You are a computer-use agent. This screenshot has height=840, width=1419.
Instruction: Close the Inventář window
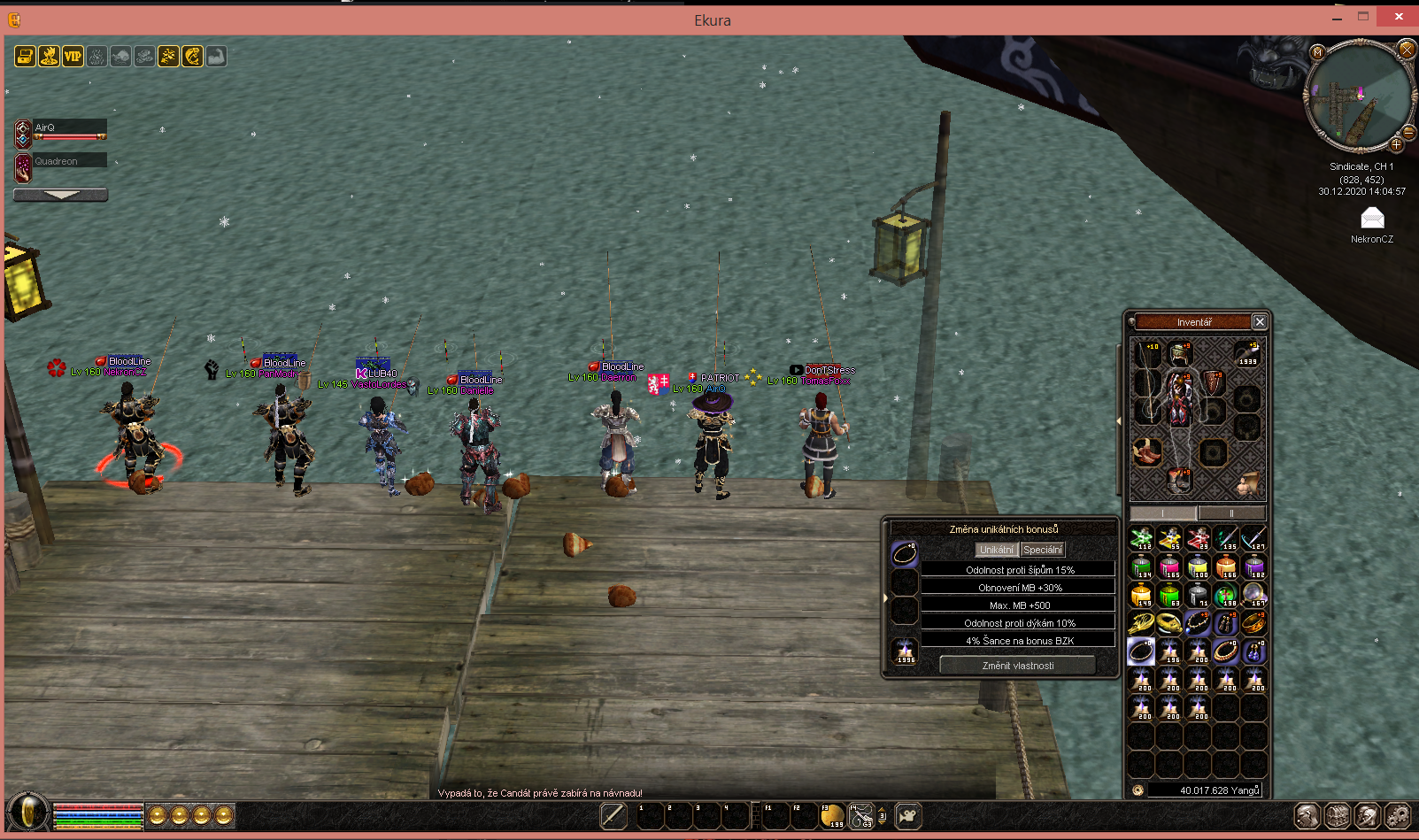1260,322
